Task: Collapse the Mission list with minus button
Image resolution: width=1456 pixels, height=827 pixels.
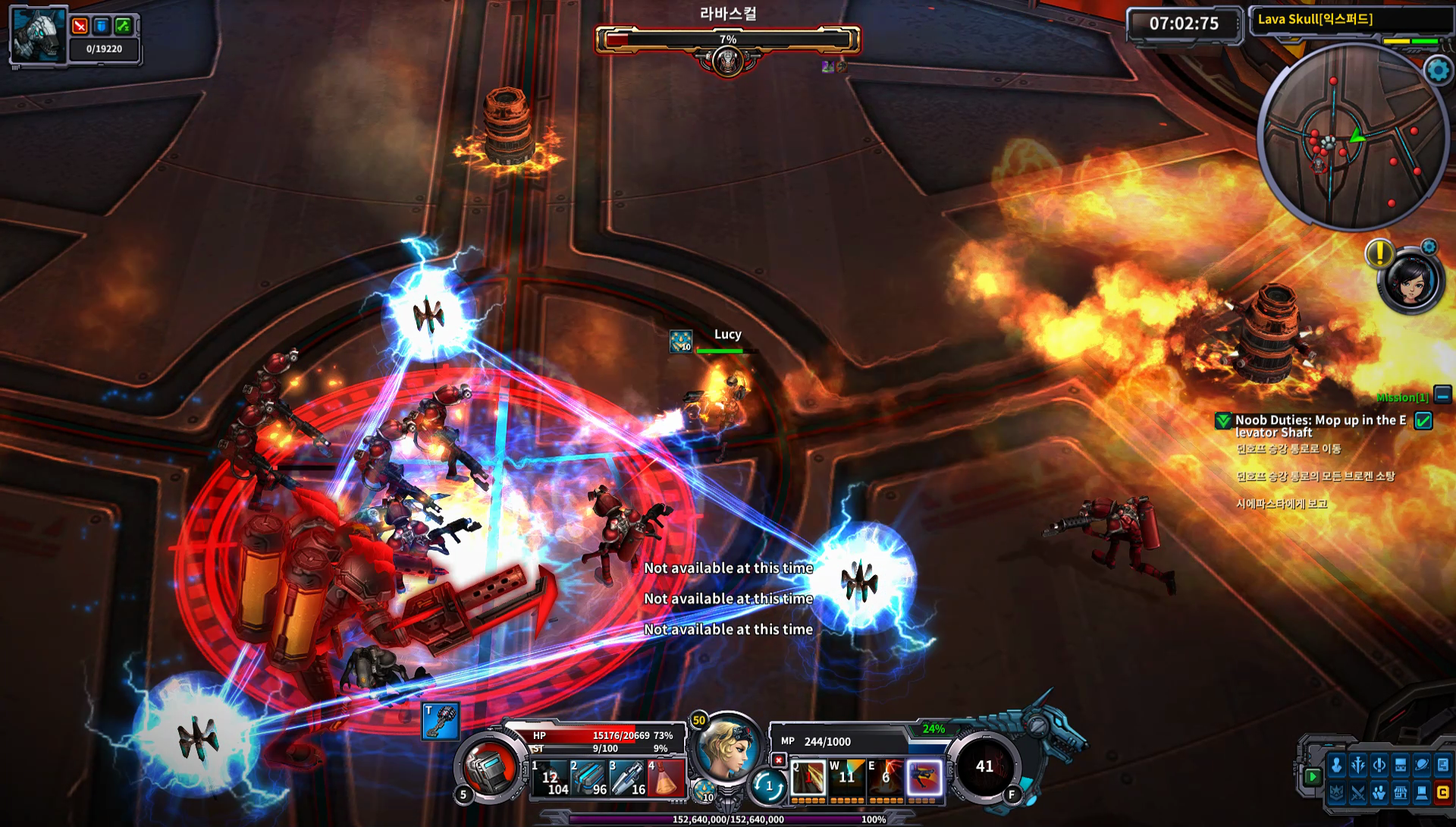Action: point(1442,395)
